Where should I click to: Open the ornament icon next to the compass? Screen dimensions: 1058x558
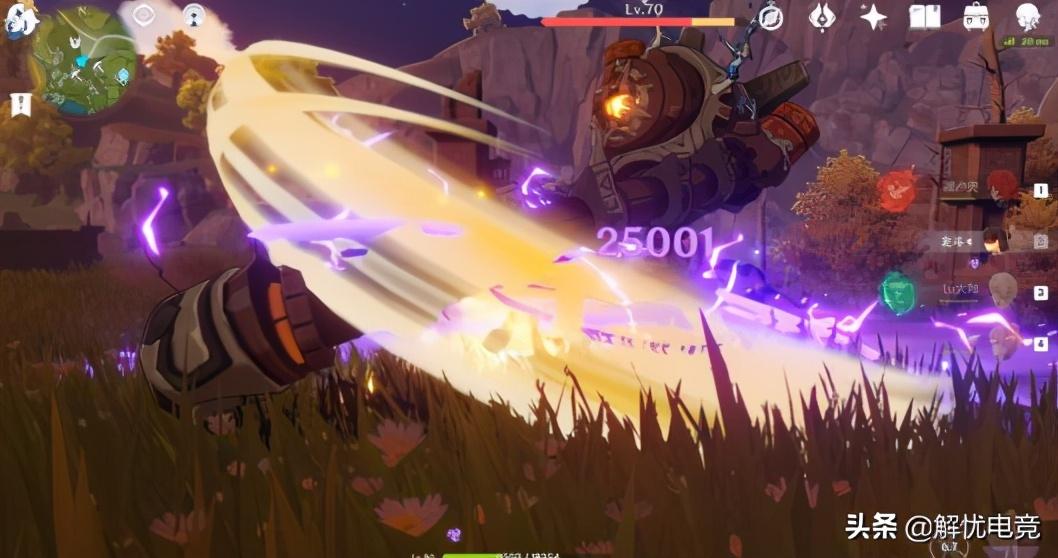823,16
